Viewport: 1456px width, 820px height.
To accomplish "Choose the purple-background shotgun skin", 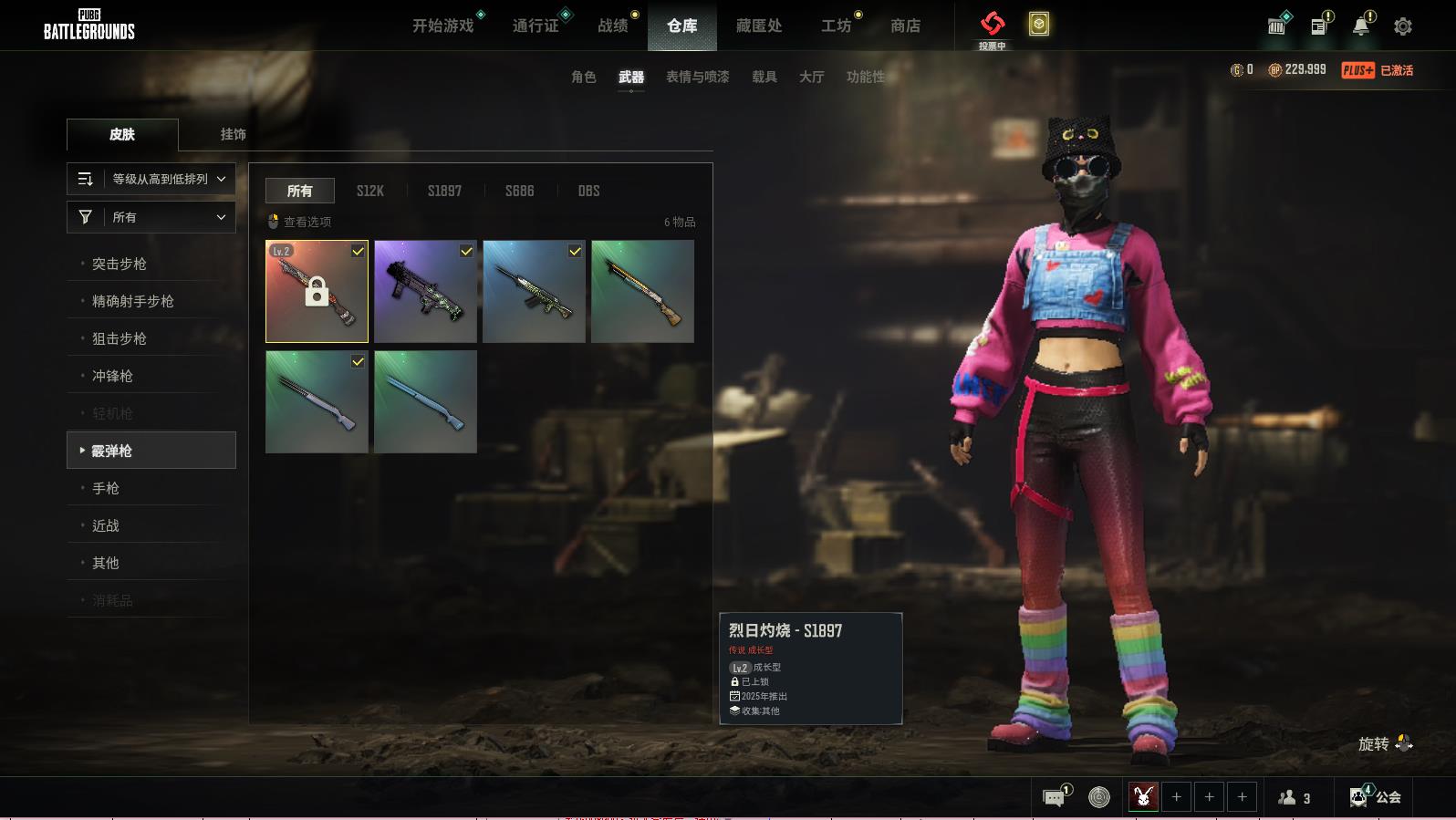I will 425,292.
